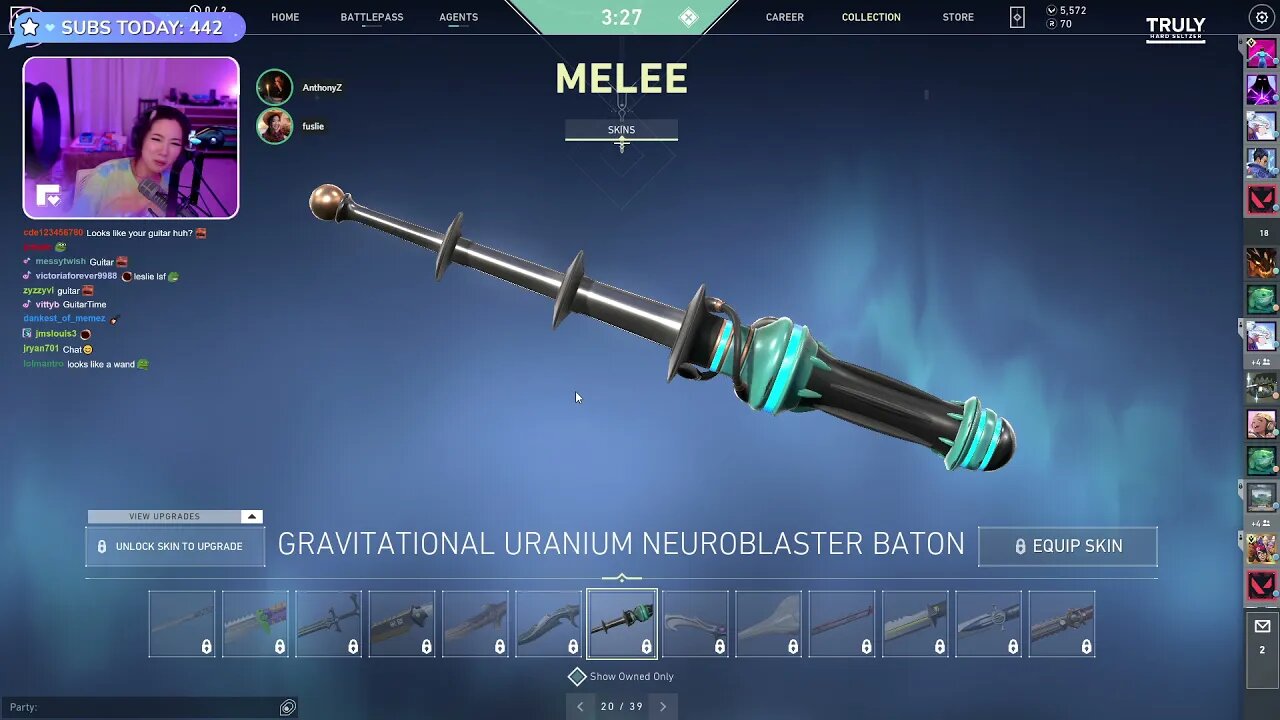1280x720 pixels.
Task: Select the highlighted Neuroblaster Baton thumbnail
Action: point(622,623)
